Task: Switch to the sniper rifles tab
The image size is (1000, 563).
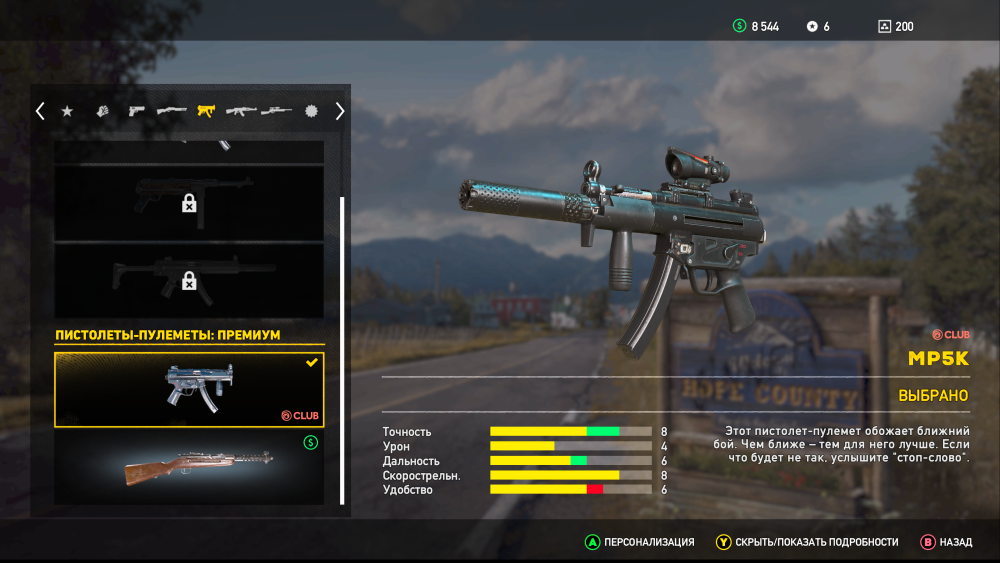Action: point(276,111)
